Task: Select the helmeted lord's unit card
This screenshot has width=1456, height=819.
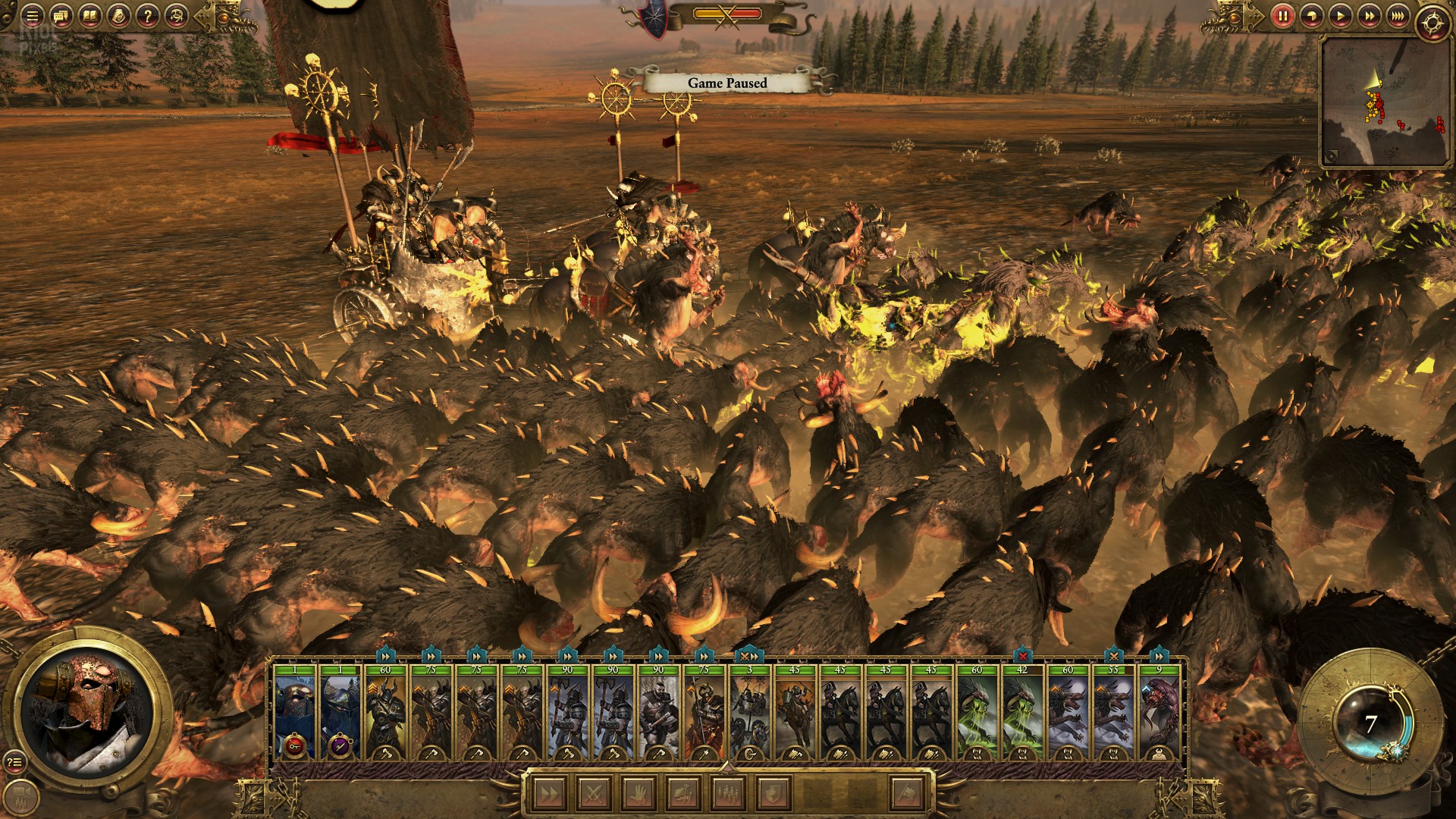Action: (294, 713)
